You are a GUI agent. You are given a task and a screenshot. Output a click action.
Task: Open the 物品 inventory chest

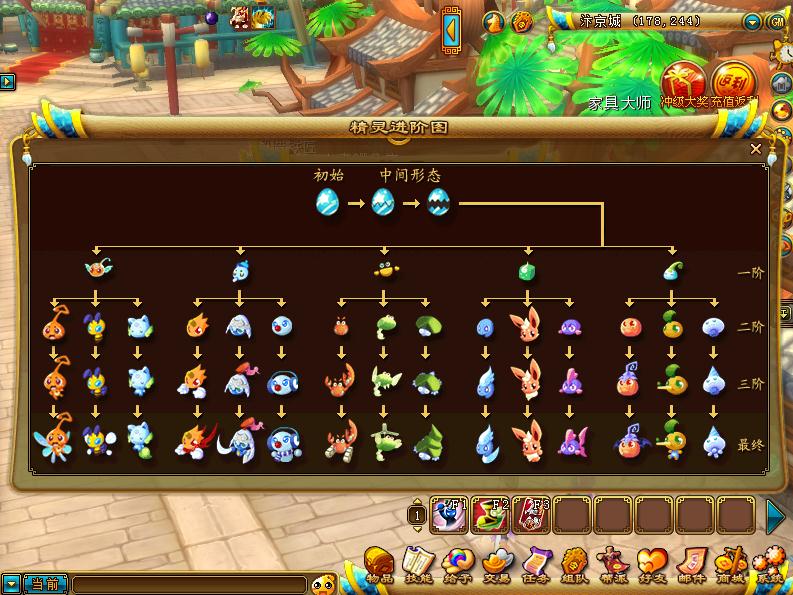tap(378, 563)
